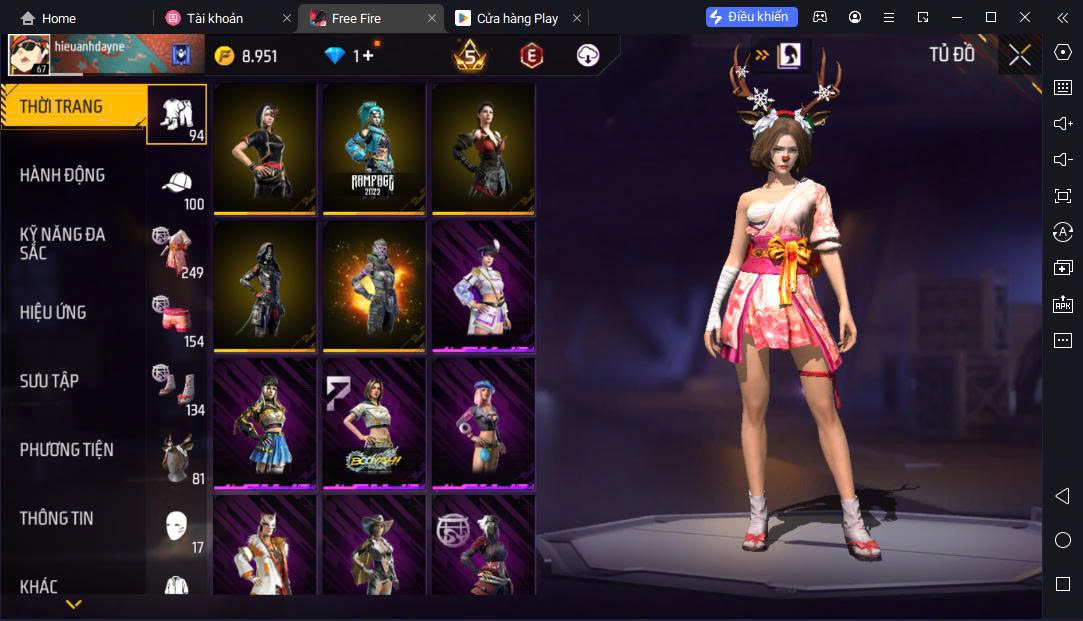Choose the Rampage 2022 outfit thumbnail
The image size is (1083, 621).
[374, 148]
